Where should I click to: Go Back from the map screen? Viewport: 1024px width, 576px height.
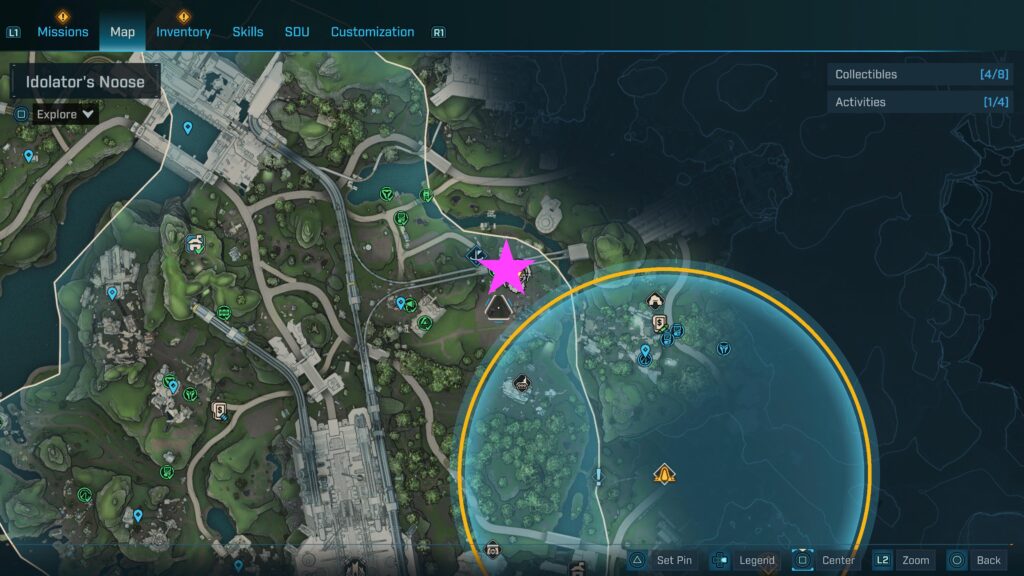(x=976, y=561)
